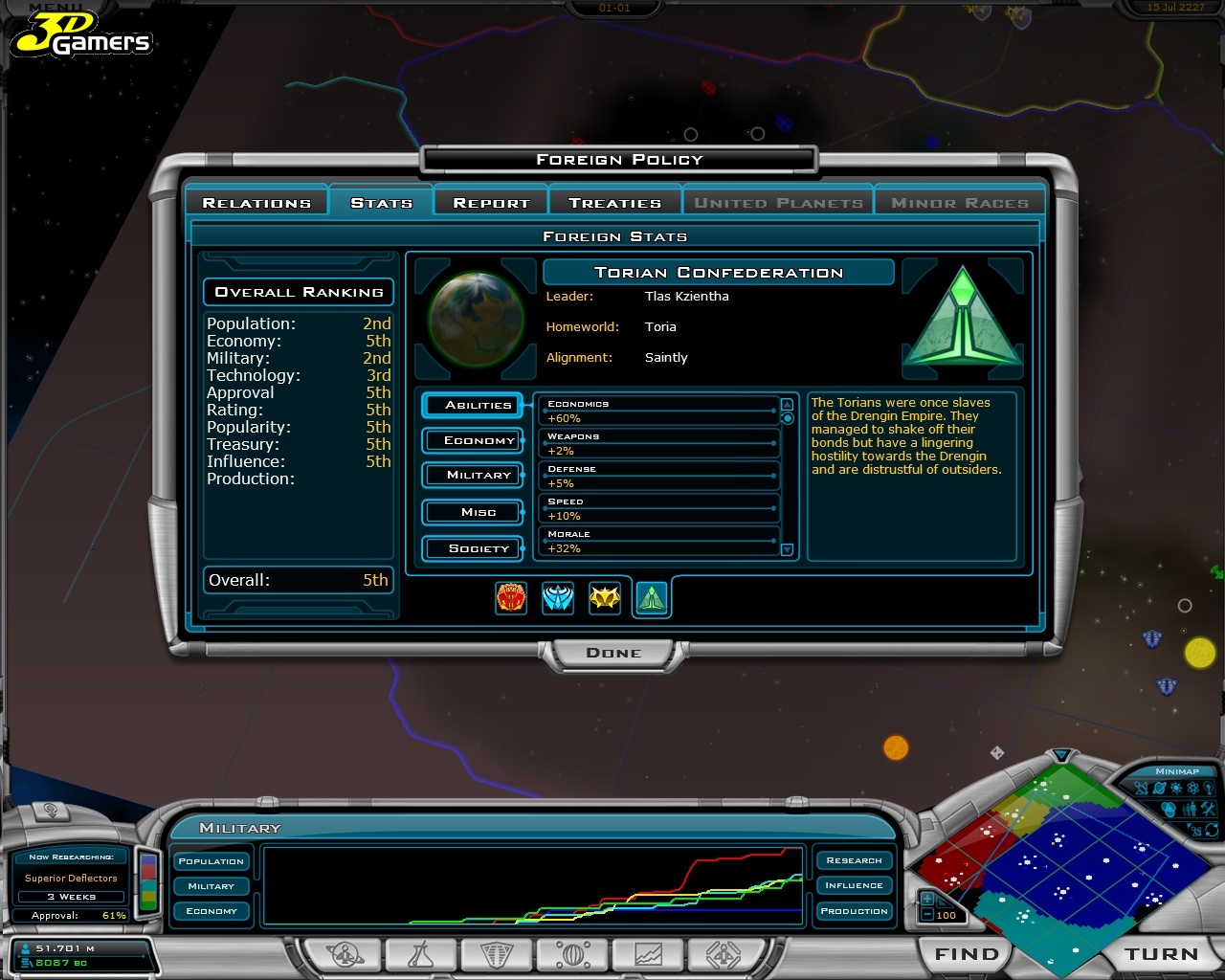Select the military shield icon on the bottom toolbar

click(x=495, y=954)
